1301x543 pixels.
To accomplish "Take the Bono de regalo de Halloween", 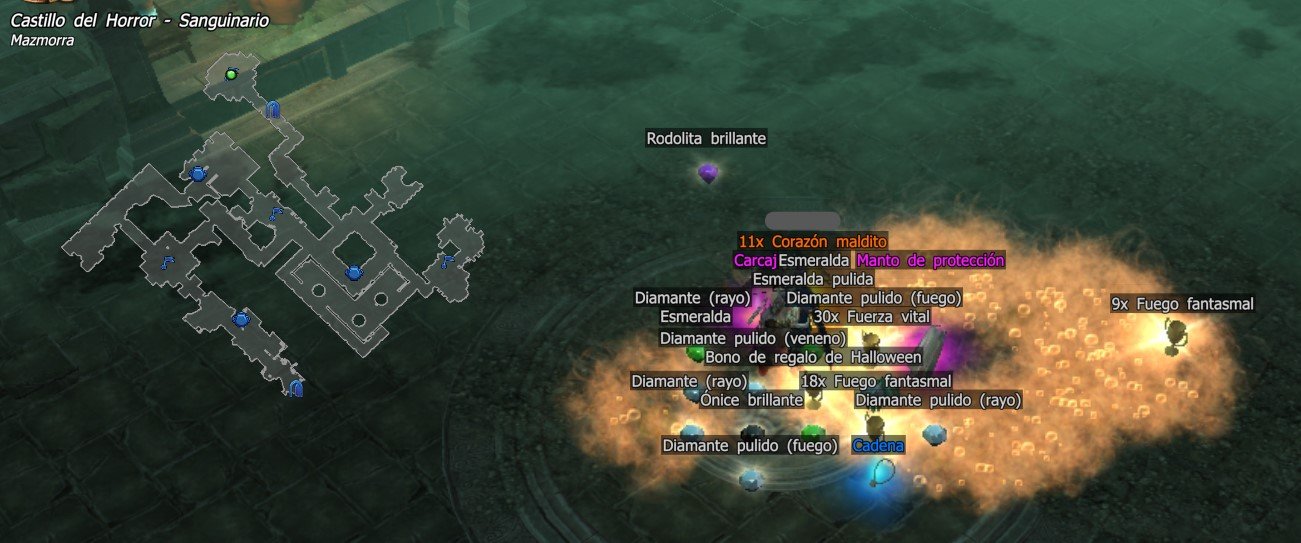I will click(813, 357).
